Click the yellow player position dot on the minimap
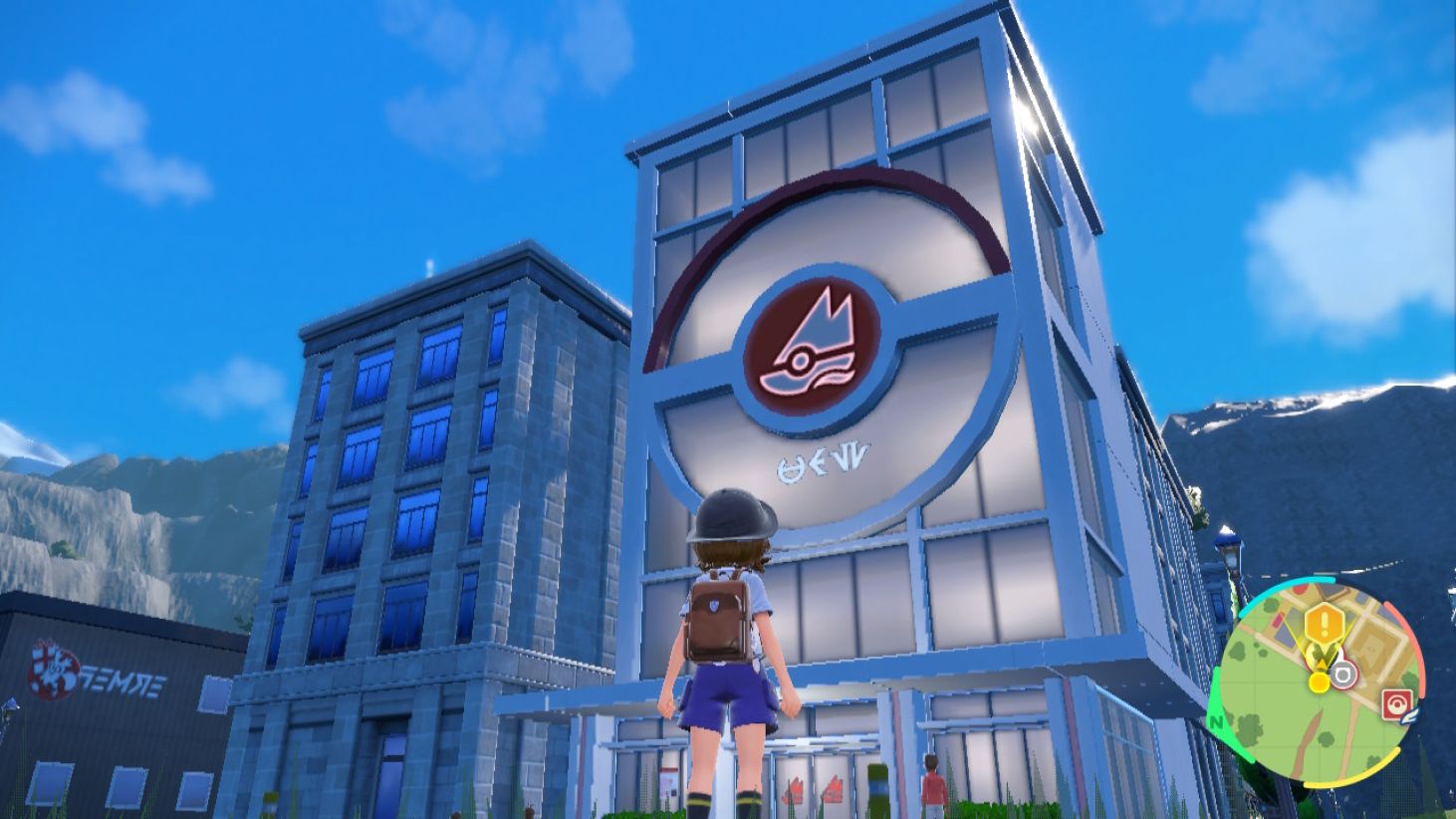The width and height of the screenshot is (1456, 819). click(x=1319, y=682)
